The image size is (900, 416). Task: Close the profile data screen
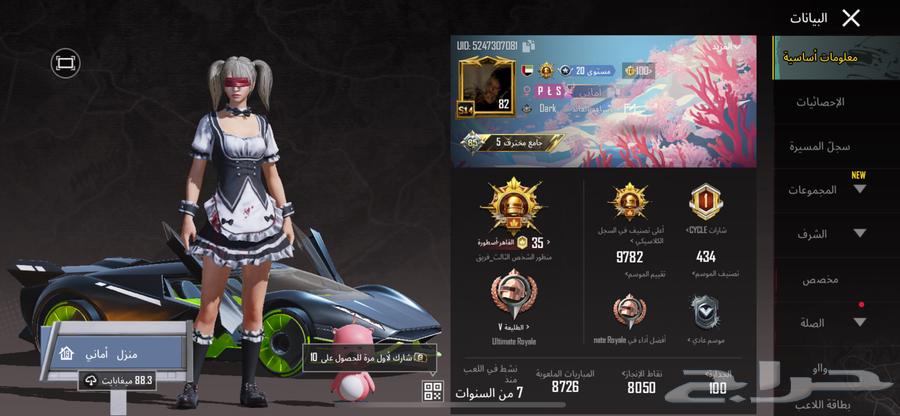point(851,18)
